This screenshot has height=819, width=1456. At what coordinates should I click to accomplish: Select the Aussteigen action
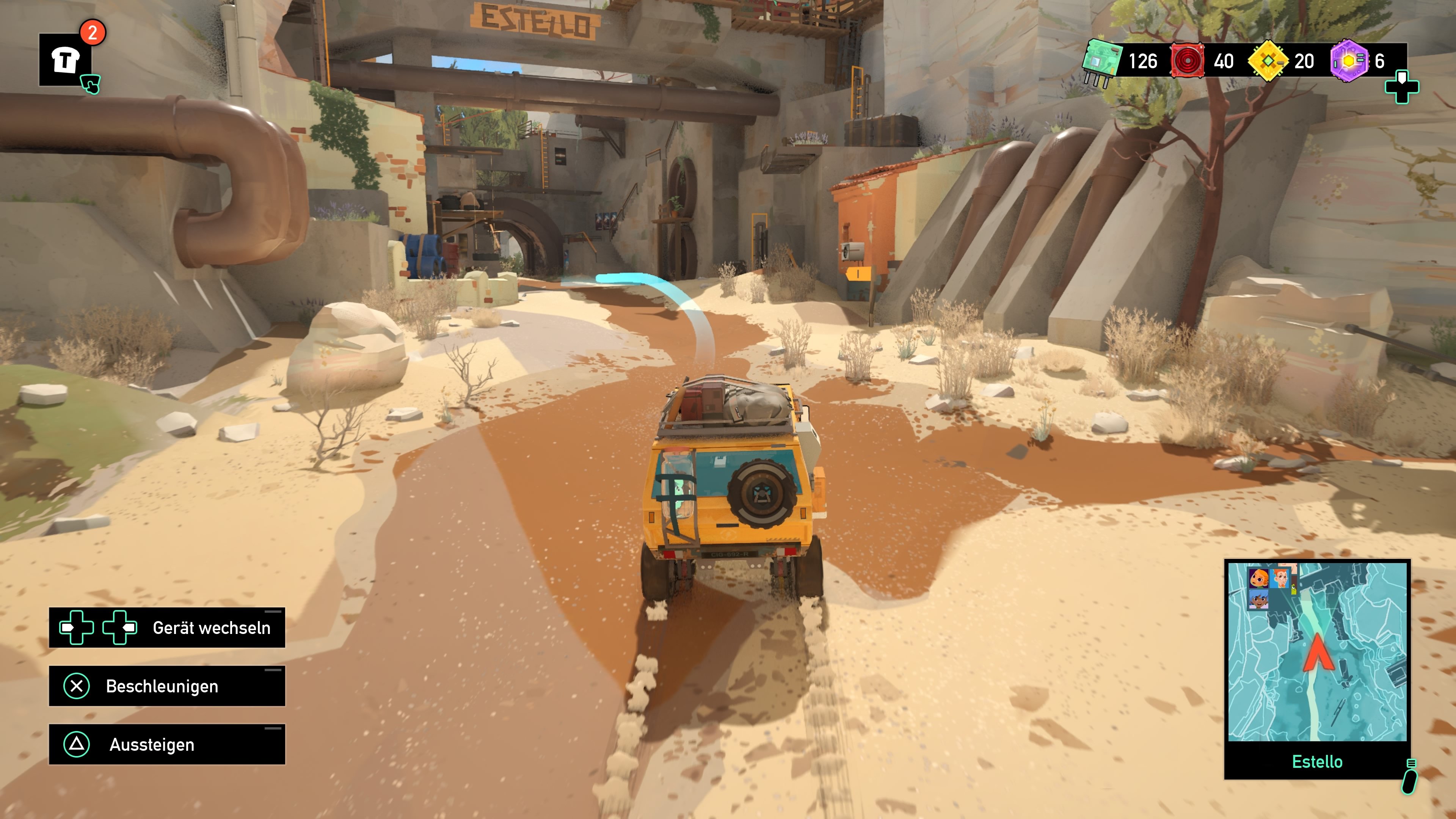167,744
